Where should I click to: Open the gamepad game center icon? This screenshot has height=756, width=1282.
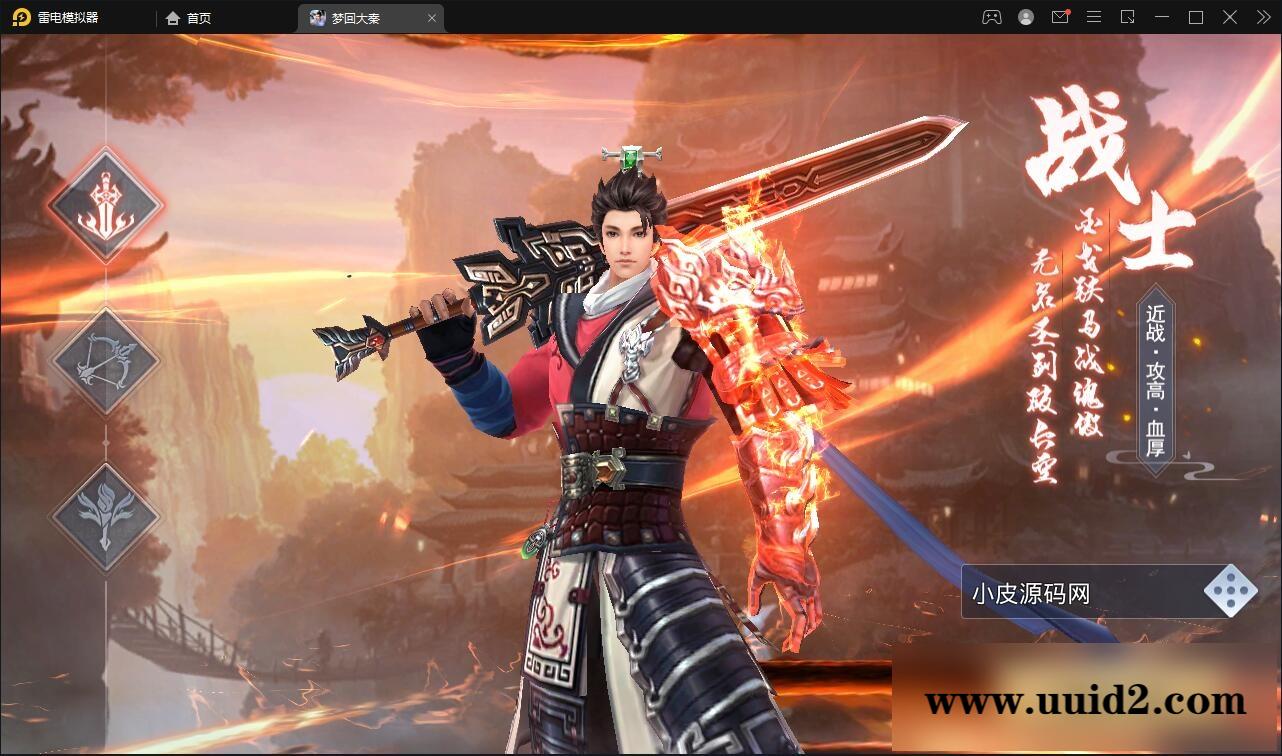click(x=990, y=17)
